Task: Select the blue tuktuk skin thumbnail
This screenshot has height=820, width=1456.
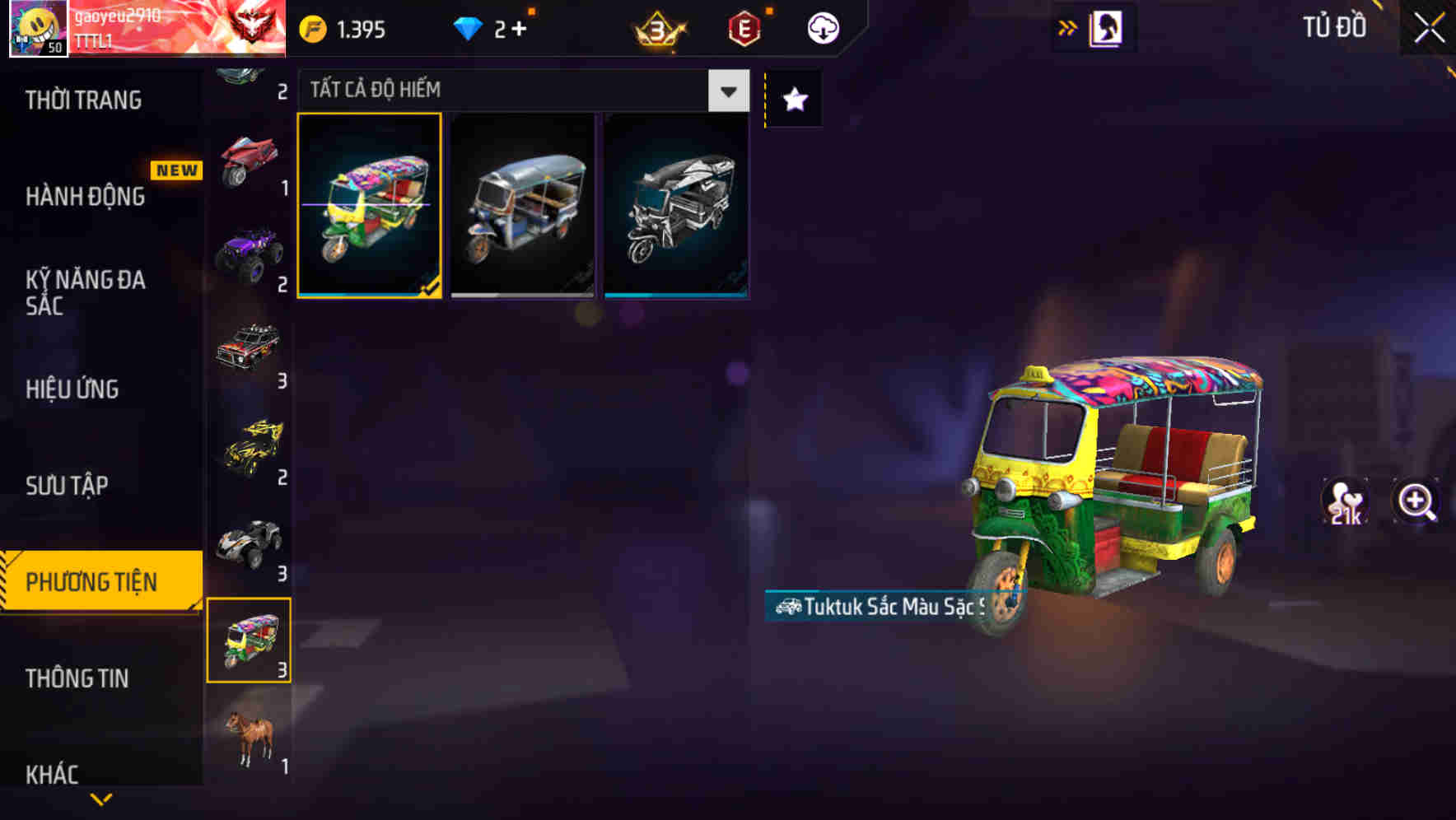Action: coord(521,204)
